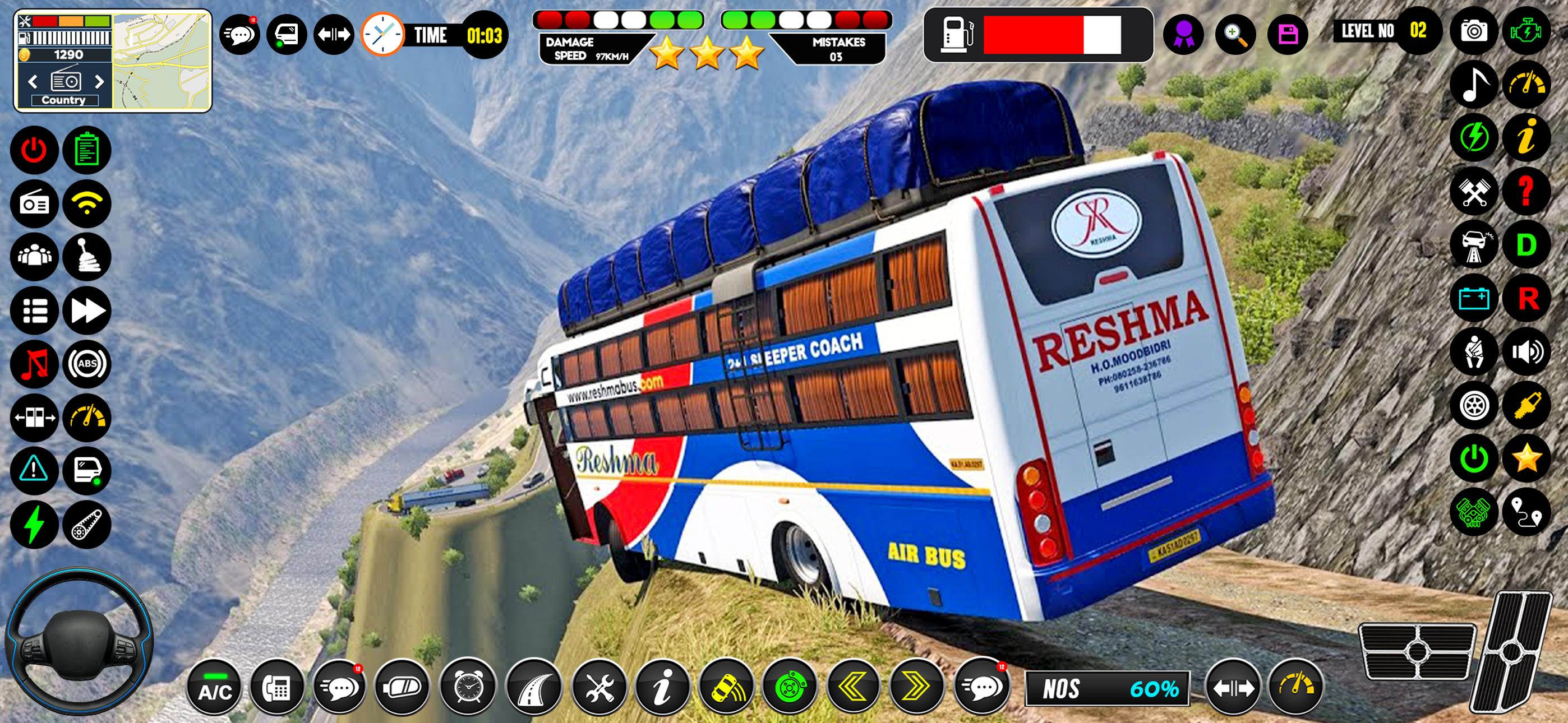The width and height of the screenshot is (1568, 723).
Task: Open the alarm clock button
Action: (x=468, y=688)
